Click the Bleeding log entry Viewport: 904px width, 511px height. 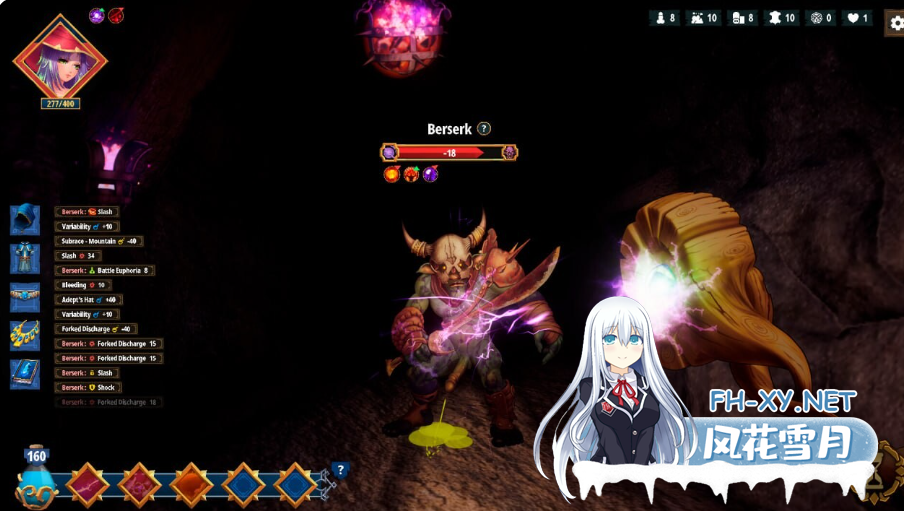click(x=83, y=285)
